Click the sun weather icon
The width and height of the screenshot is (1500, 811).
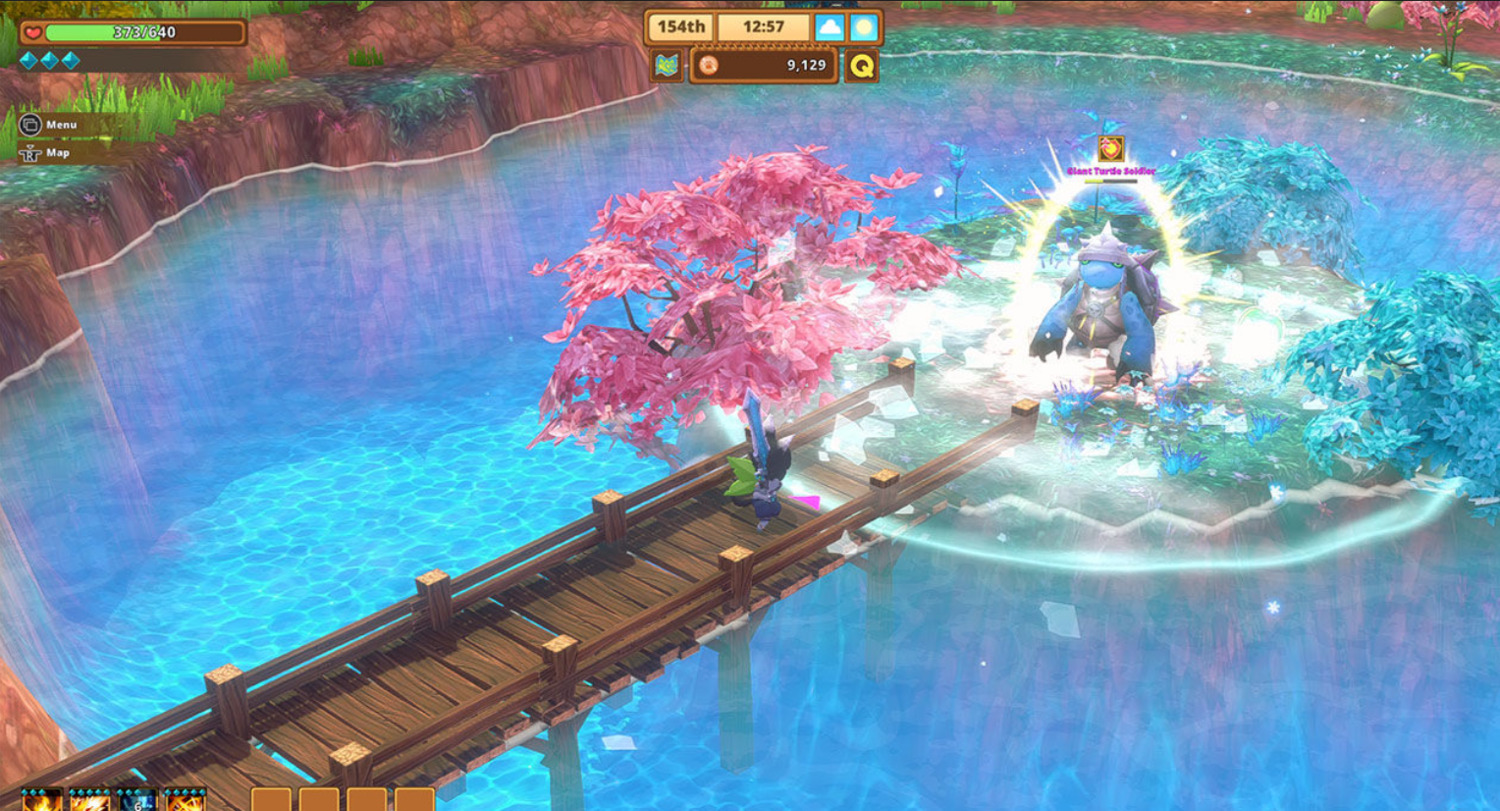tap(863, 27)
